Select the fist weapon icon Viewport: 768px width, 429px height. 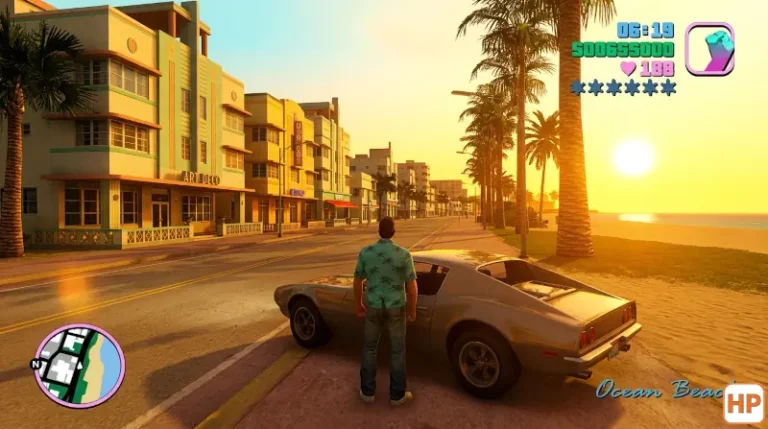708,49
